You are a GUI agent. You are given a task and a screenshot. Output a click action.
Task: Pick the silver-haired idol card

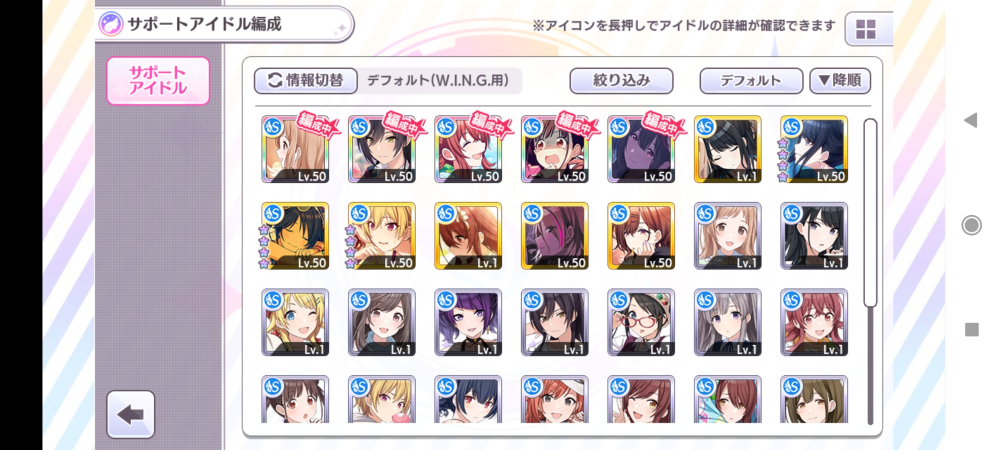click(x=727, y=323)
